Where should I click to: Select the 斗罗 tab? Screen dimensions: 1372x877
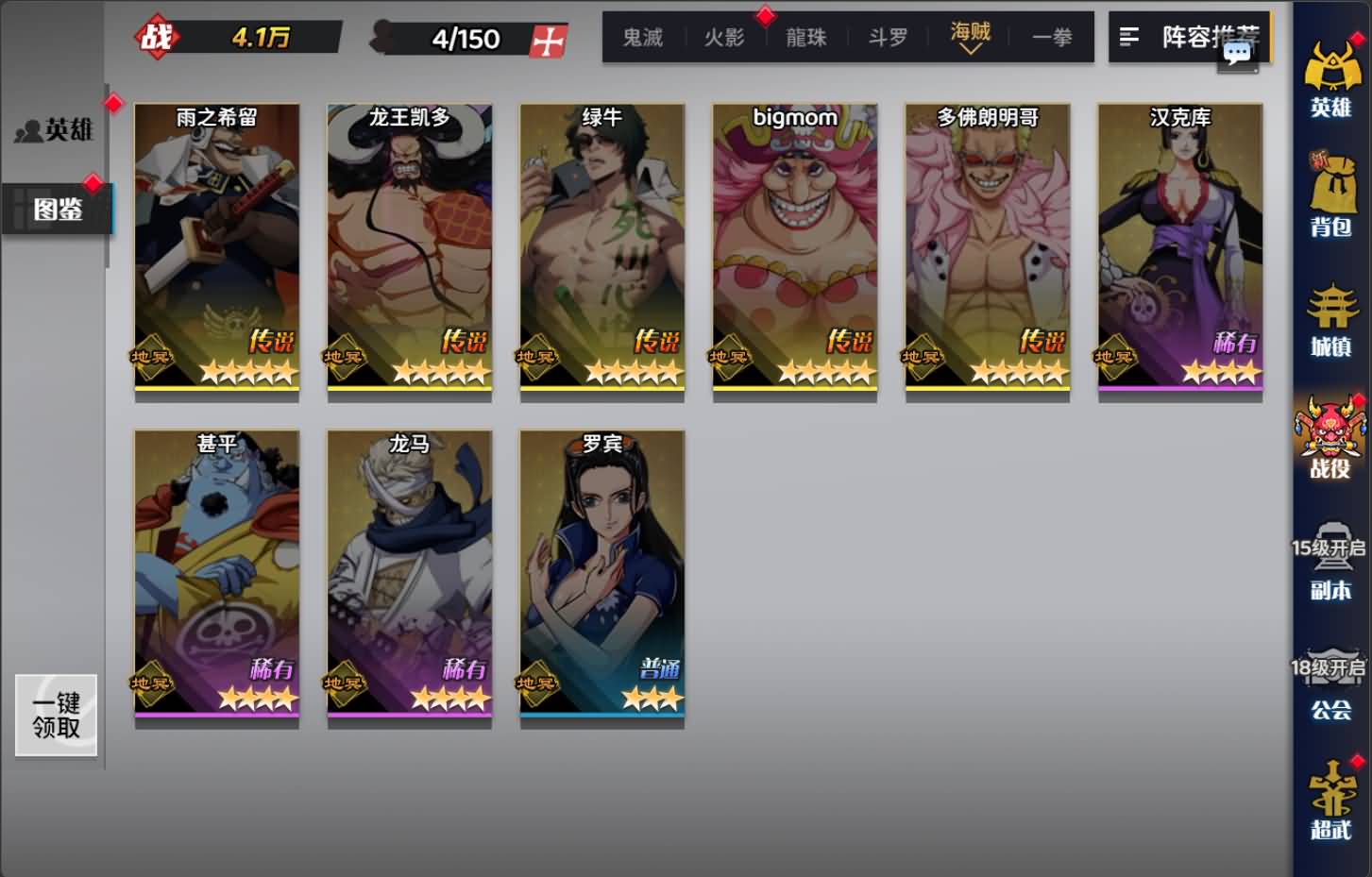[886, 38]
